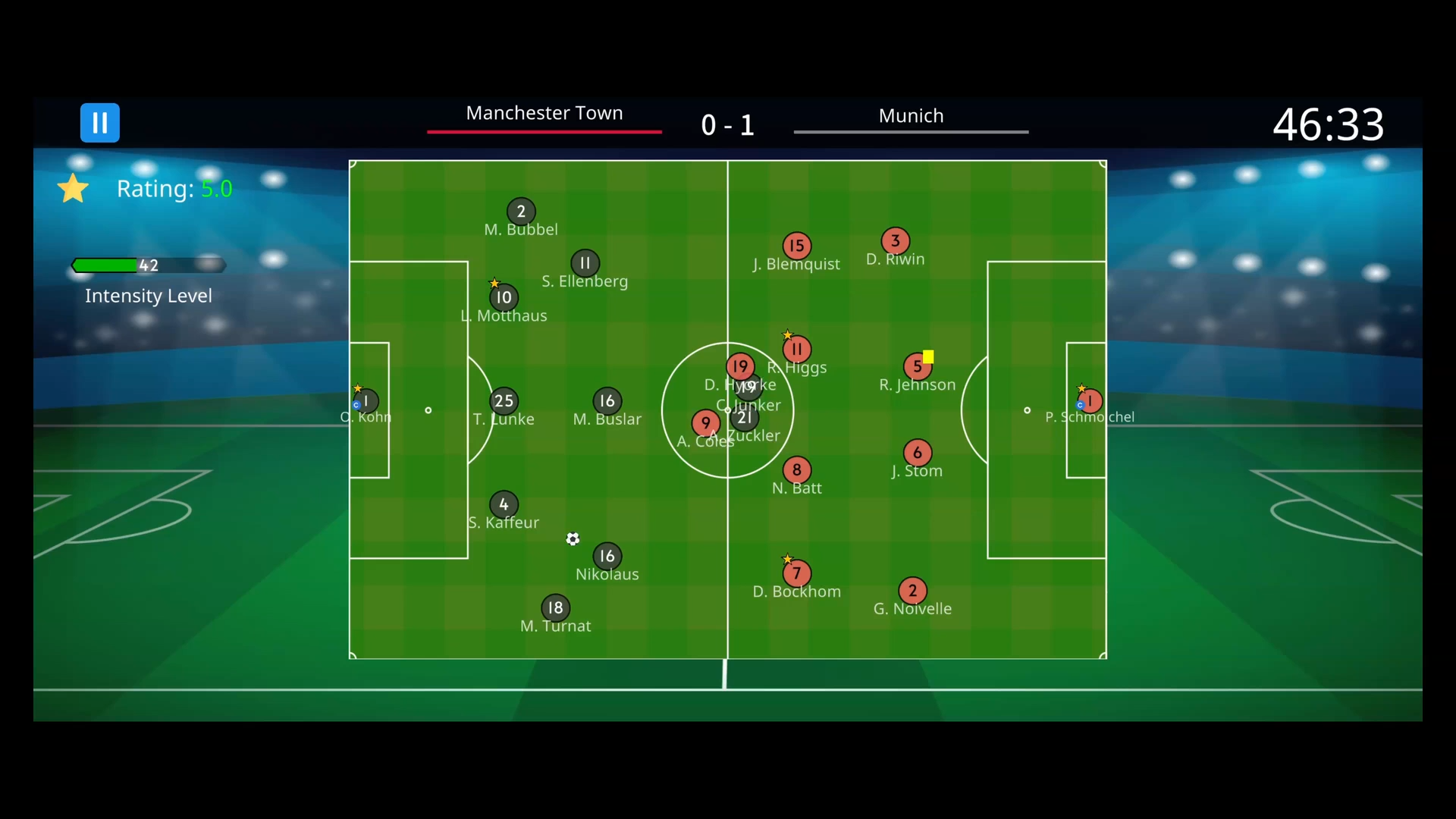Click the yellow card marker on R. Jehnson

pyautogui.click(x=928, y=356)
